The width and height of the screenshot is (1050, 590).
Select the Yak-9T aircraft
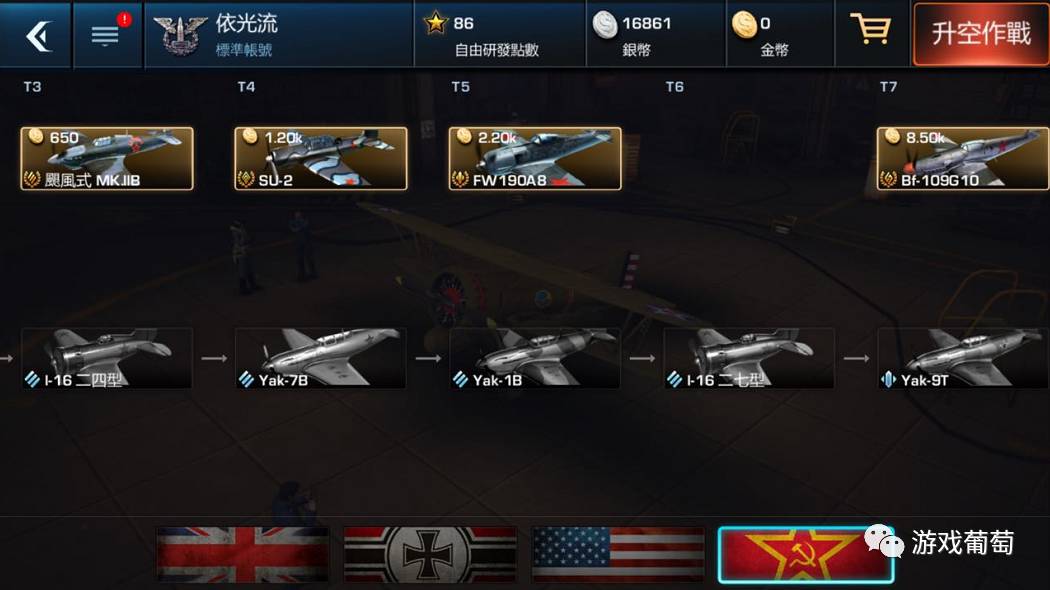pyautogui.click(x=963, y=358)
